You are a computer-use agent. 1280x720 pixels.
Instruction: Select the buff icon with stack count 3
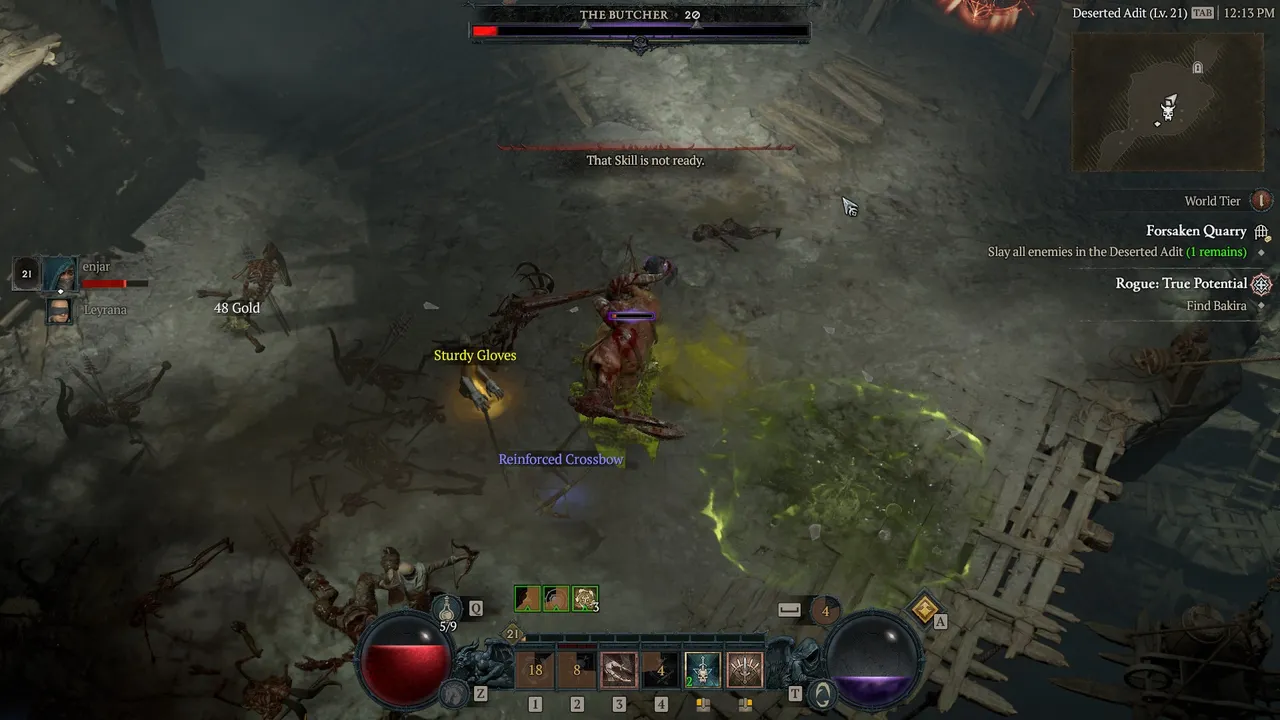pyautogui.click(x=585, y=598)
